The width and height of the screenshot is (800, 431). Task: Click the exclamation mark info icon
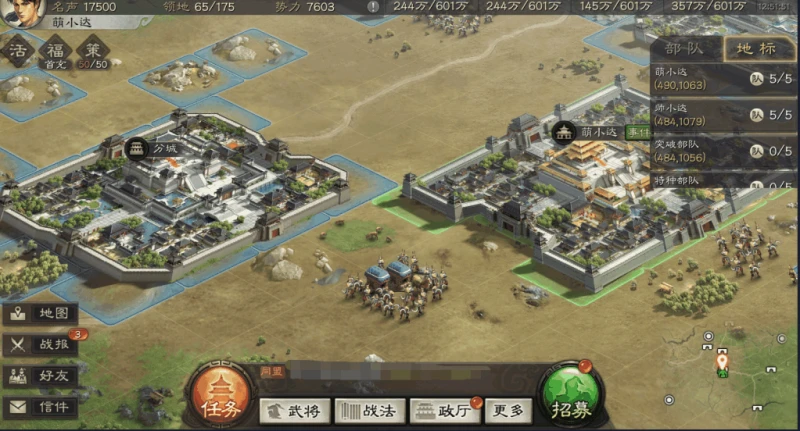tap(373, 7)
